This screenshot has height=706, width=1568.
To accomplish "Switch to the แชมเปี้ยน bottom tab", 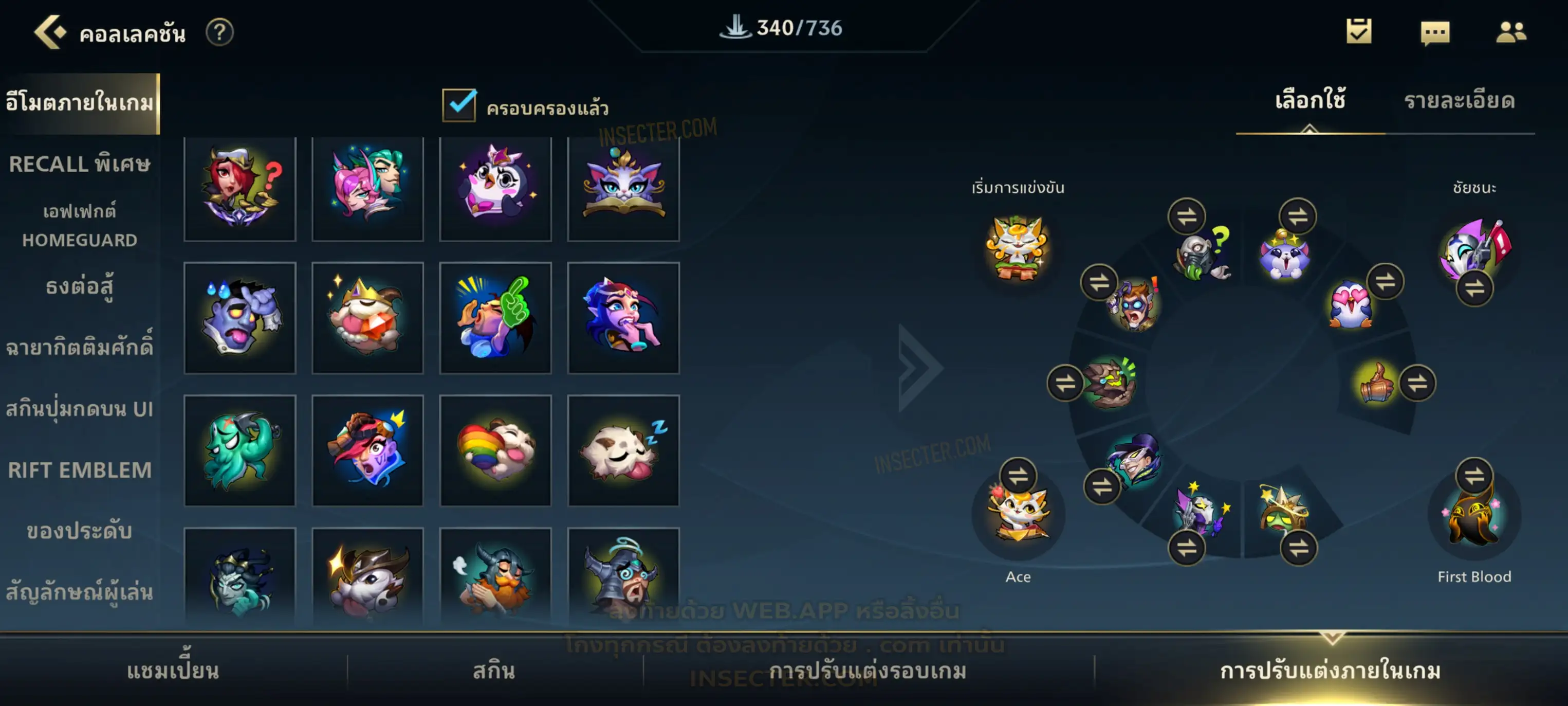I will point(173,671).
